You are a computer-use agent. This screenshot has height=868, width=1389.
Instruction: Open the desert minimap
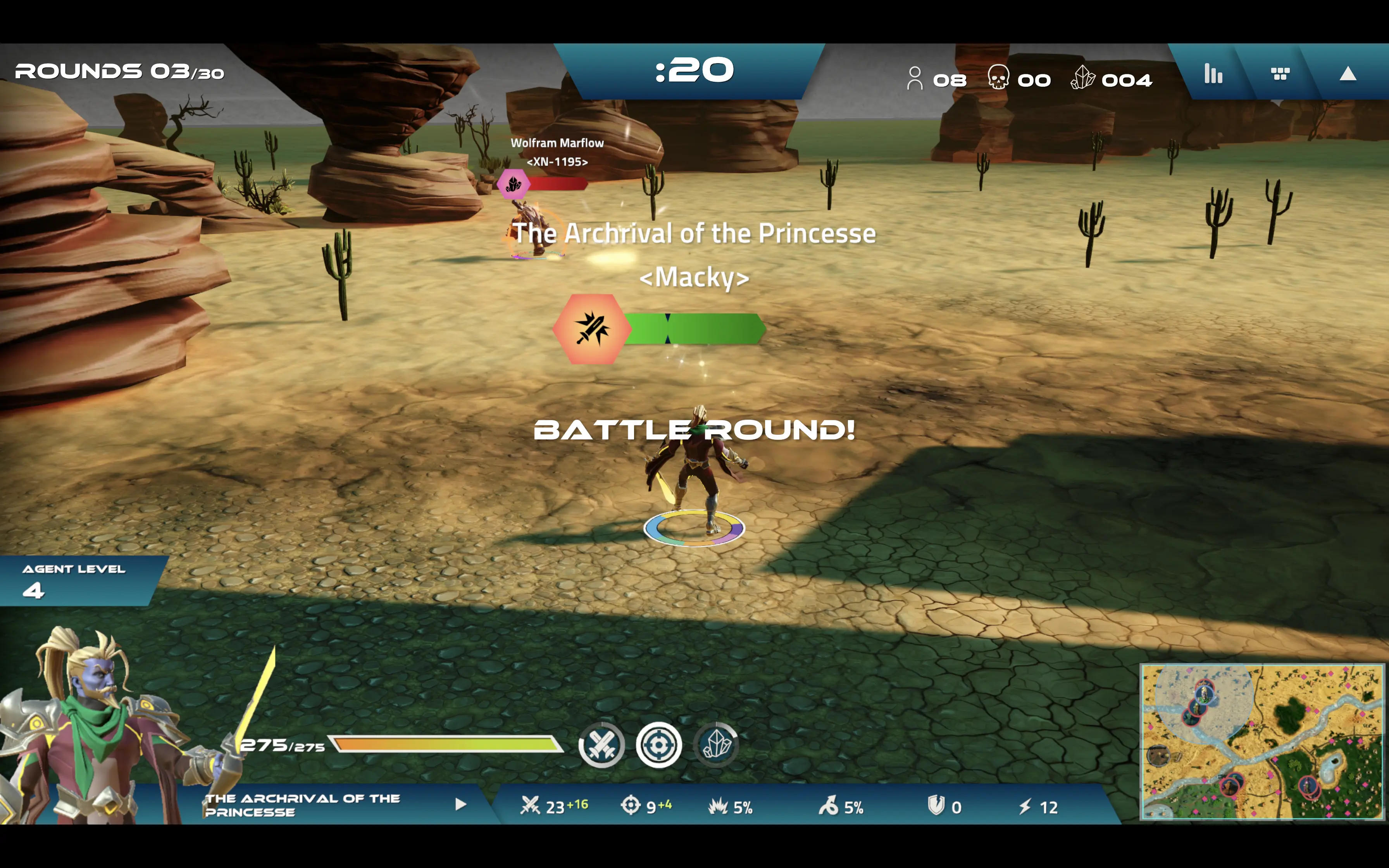[x=1261, y=741]
